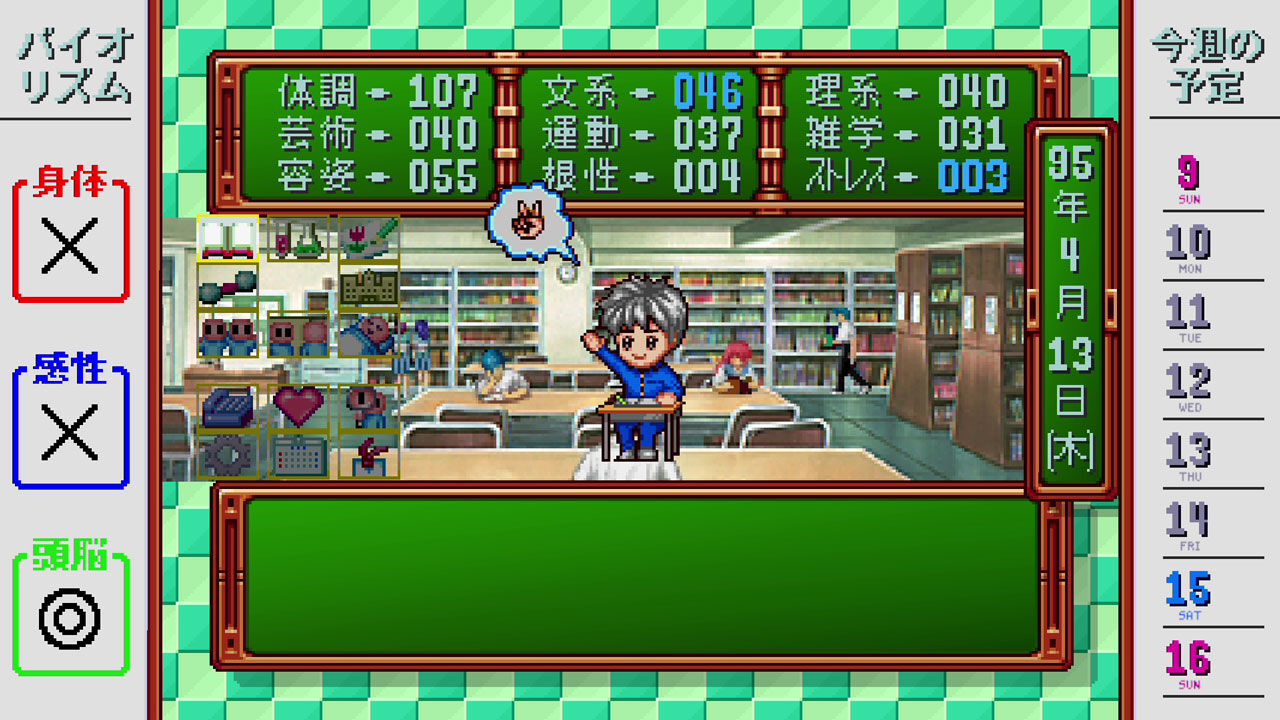Open the gear settings command icon
The width and height of the screenshot is (1280, 720).
click(x=225, y=454)
